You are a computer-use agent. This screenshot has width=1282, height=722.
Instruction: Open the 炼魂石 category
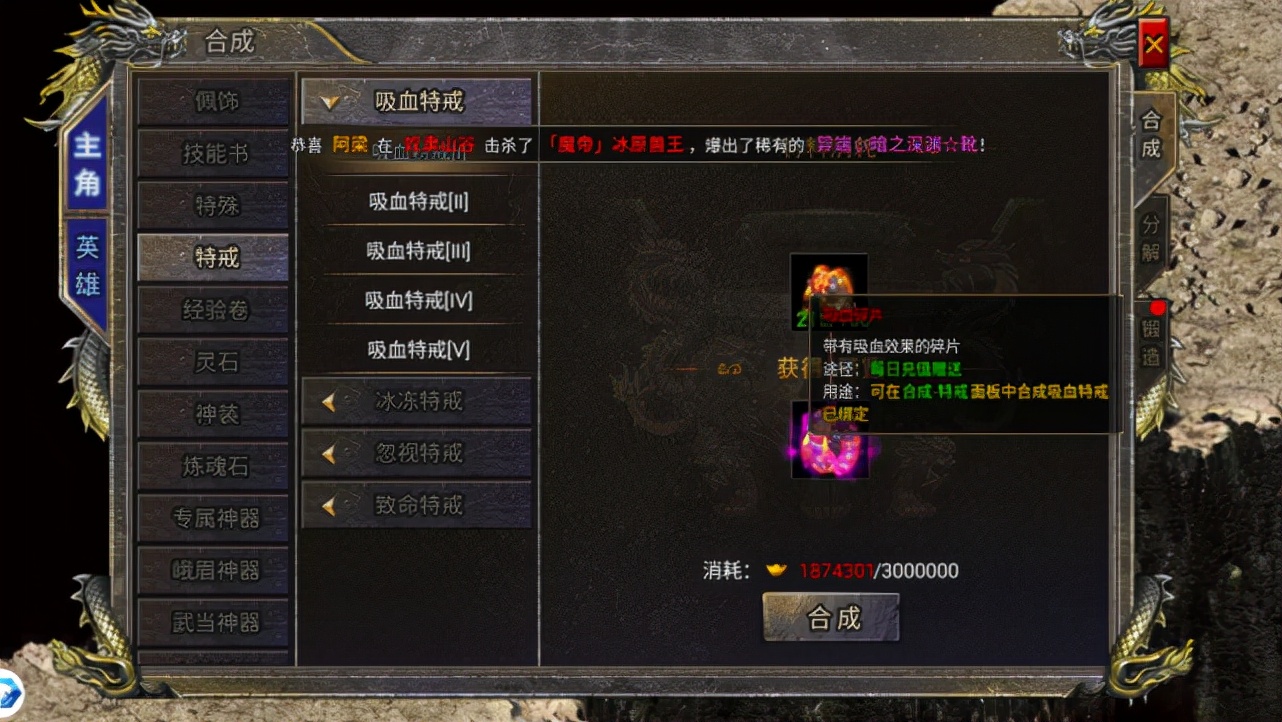coord(214,466)
